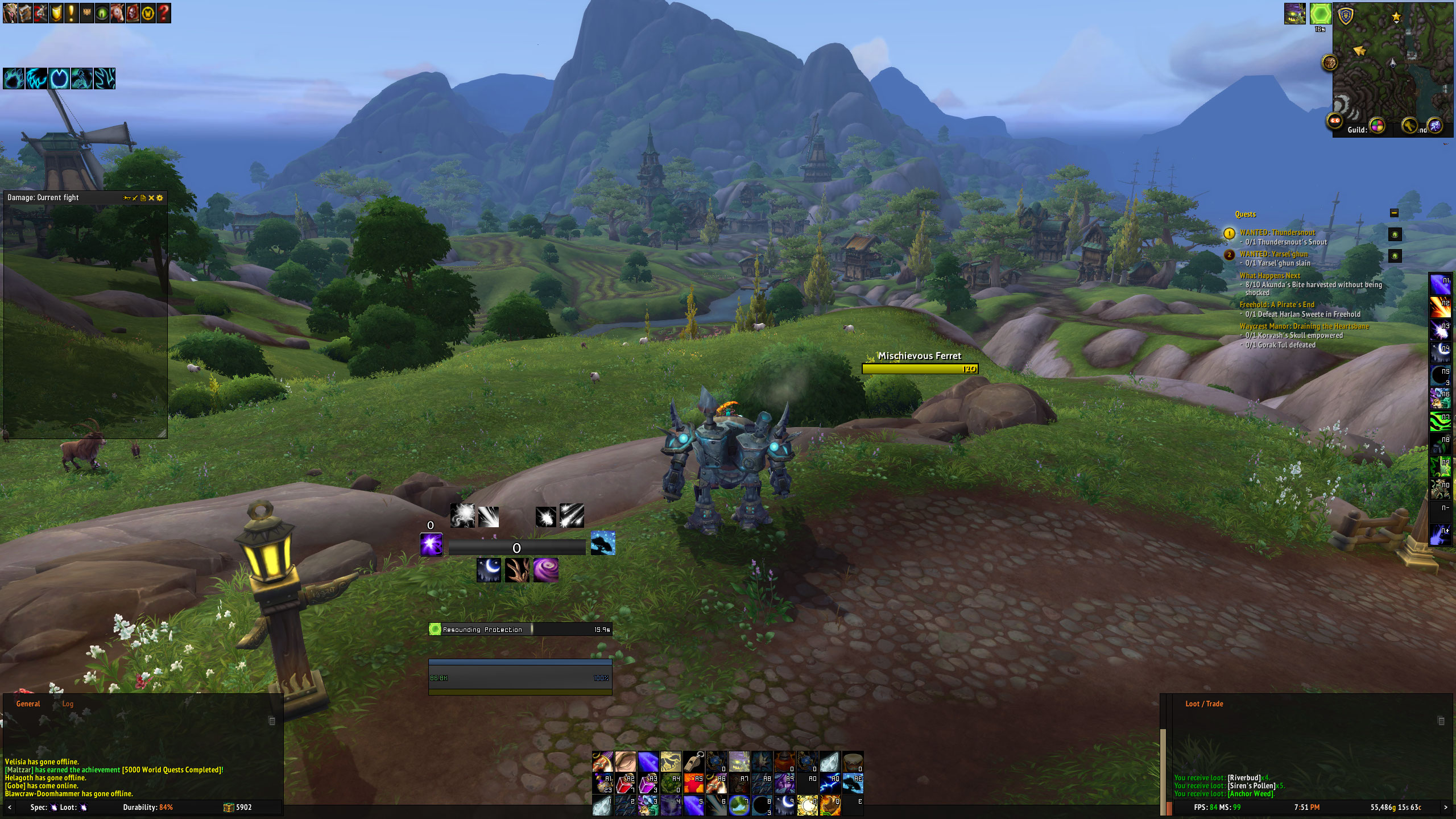Open the yellow exclamation mark quest log

click(x=71, y=13)
